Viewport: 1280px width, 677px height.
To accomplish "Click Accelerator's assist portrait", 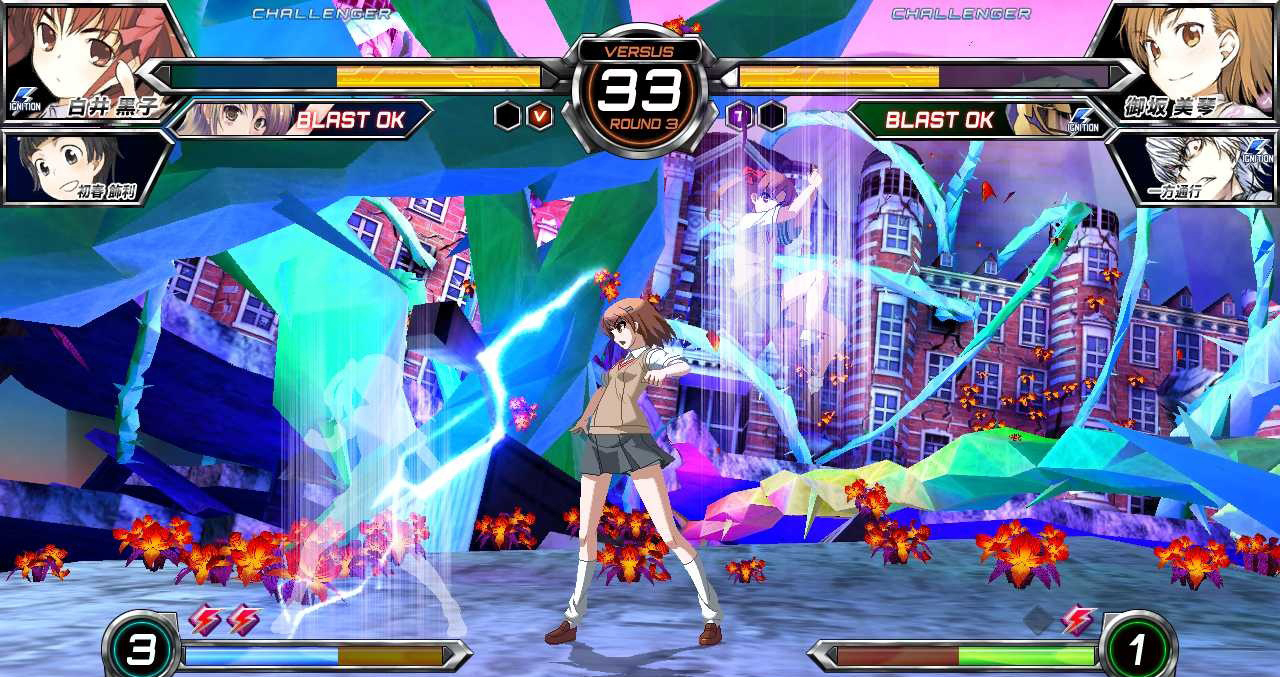I will point(1195,165).
